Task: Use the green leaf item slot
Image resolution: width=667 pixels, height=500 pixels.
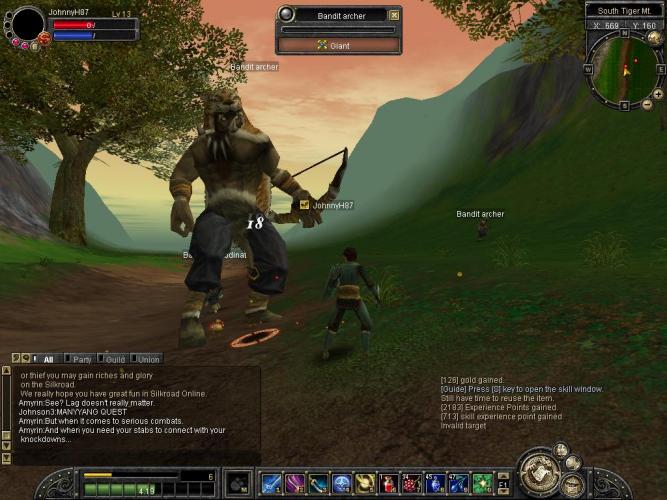Action: (x=483, y=484)
